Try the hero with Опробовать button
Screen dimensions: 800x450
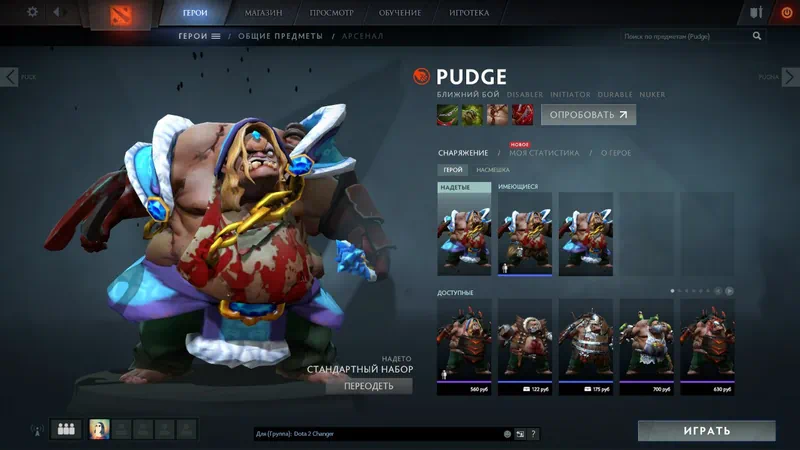pos(588,115)
